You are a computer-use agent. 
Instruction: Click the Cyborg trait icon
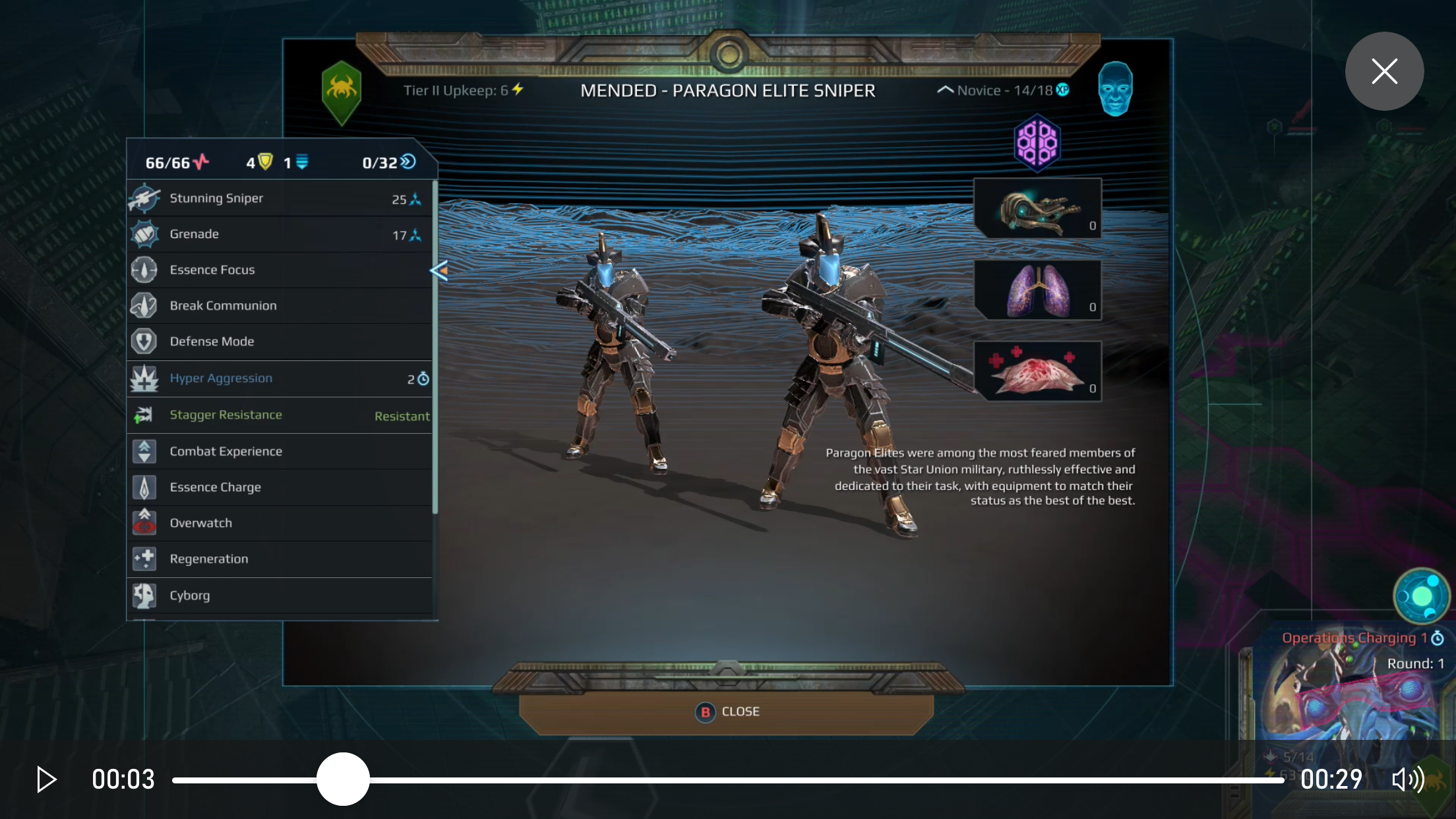pos(145,595)
